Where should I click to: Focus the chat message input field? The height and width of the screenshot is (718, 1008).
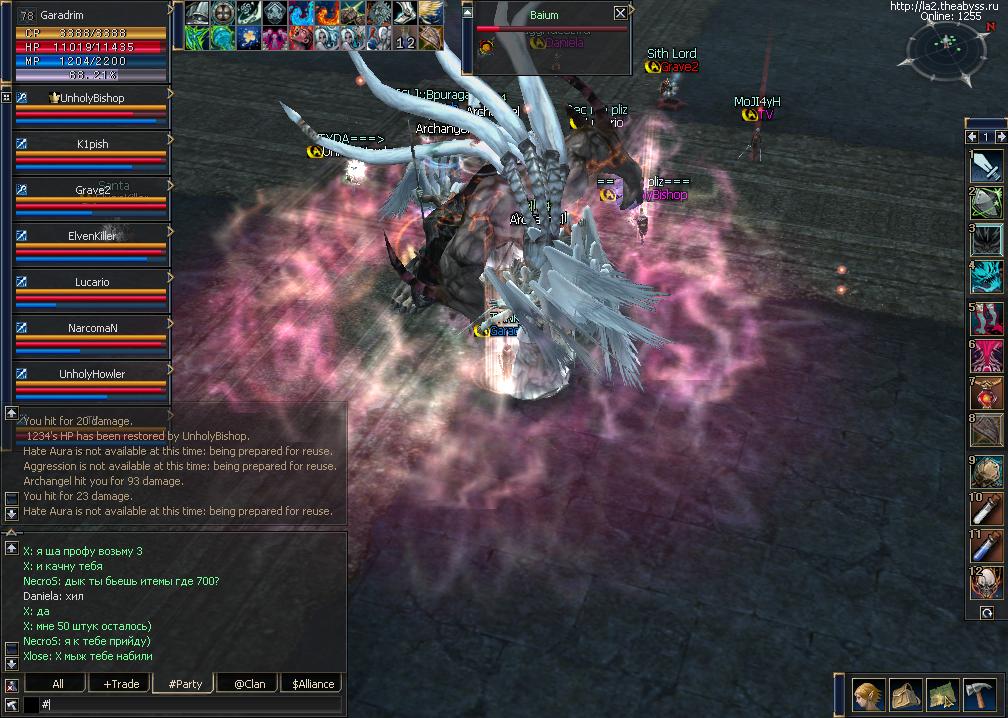point(190,705)
